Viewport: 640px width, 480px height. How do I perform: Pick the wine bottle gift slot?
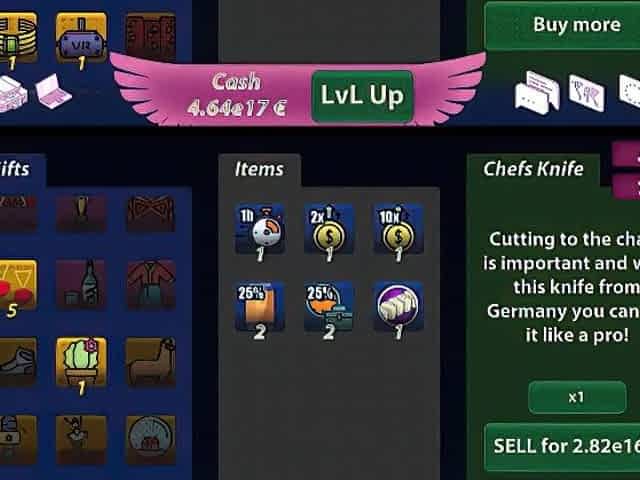(81, 284)
